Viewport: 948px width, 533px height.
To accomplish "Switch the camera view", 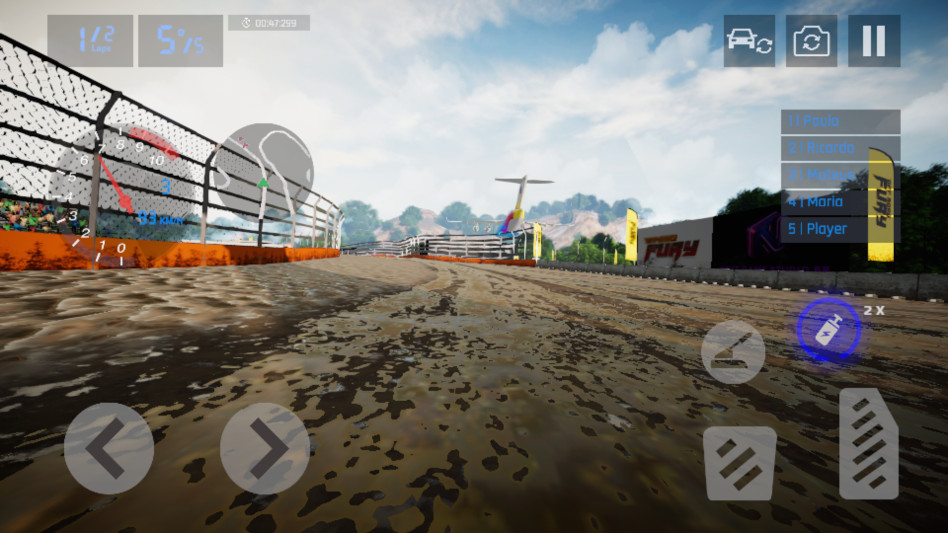I will point(811,41).
